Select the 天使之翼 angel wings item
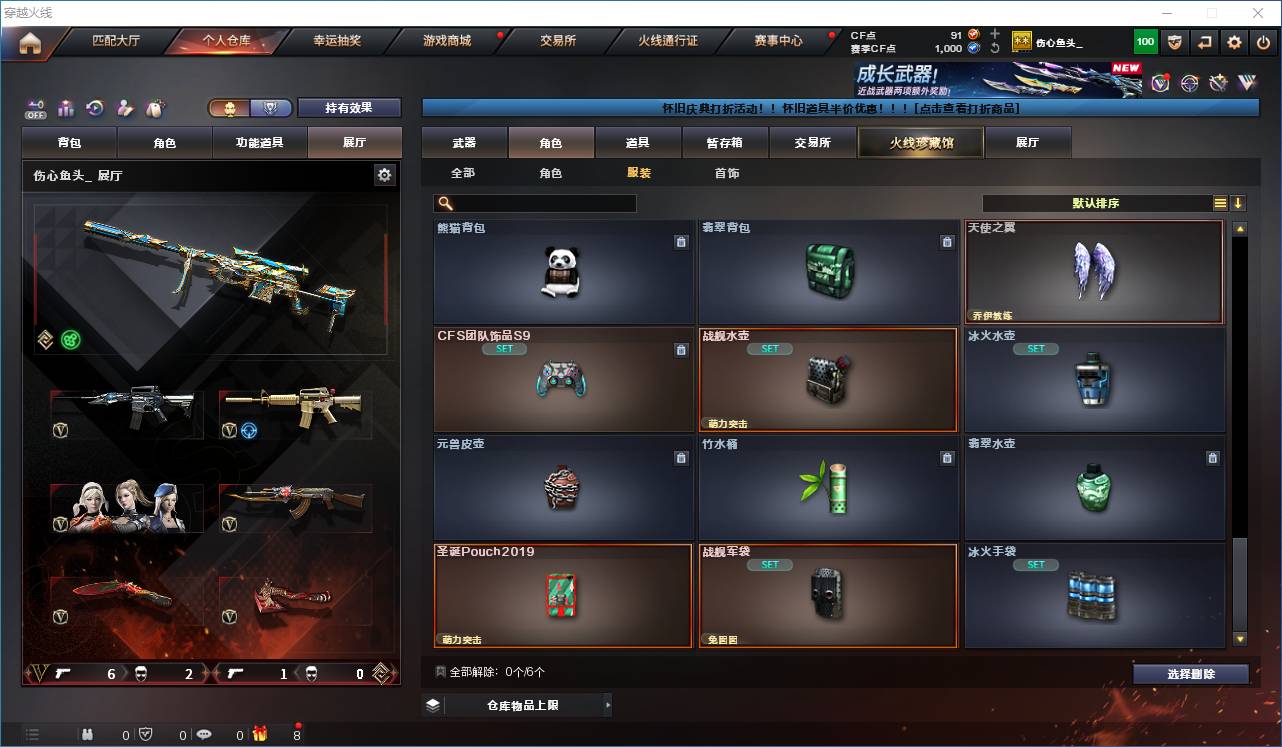The height and width of the screenshot is (747, 1282). coord(1094,272)
